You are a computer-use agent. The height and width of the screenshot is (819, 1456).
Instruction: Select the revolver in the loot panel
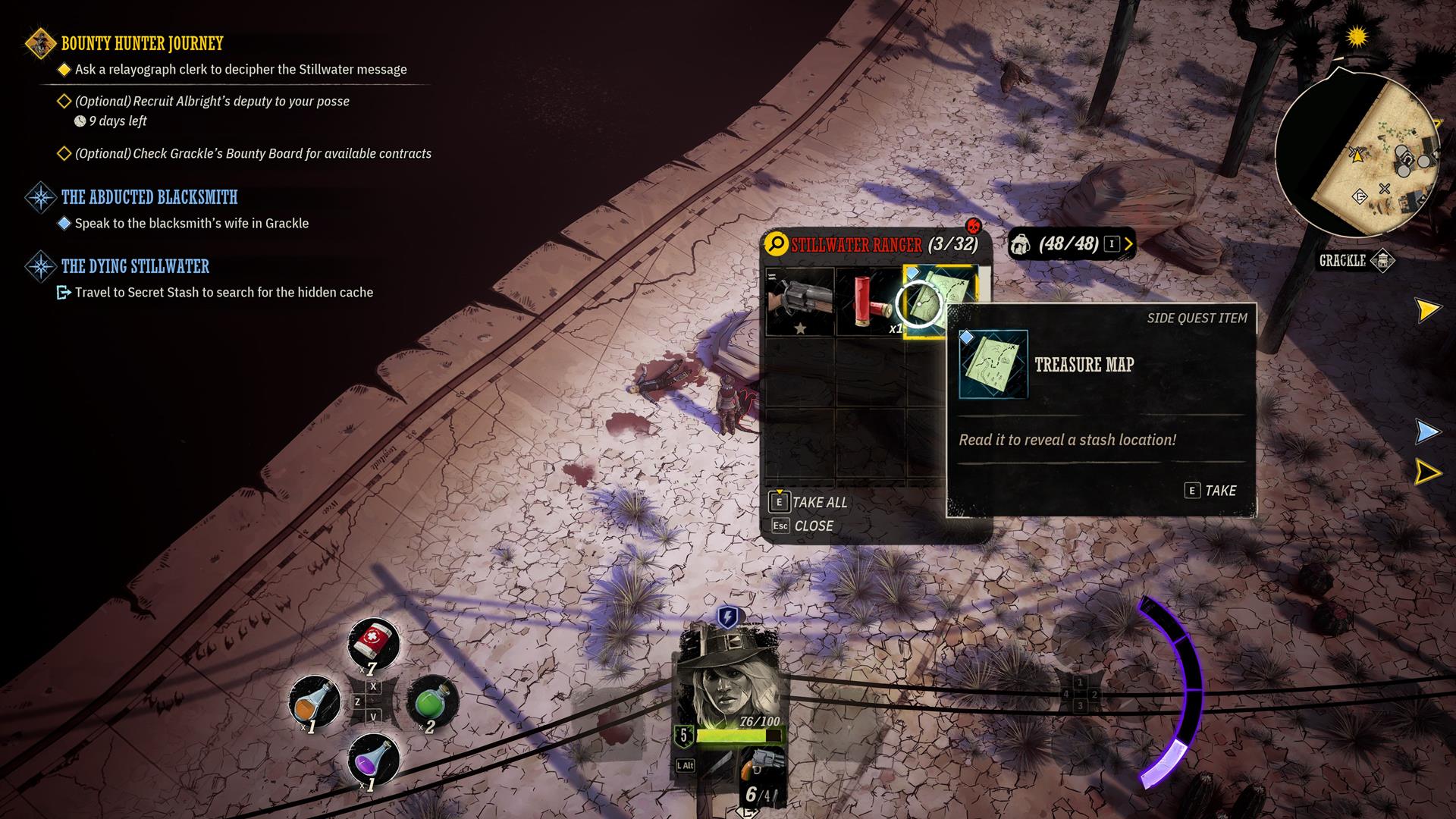(x=800, y=302)
